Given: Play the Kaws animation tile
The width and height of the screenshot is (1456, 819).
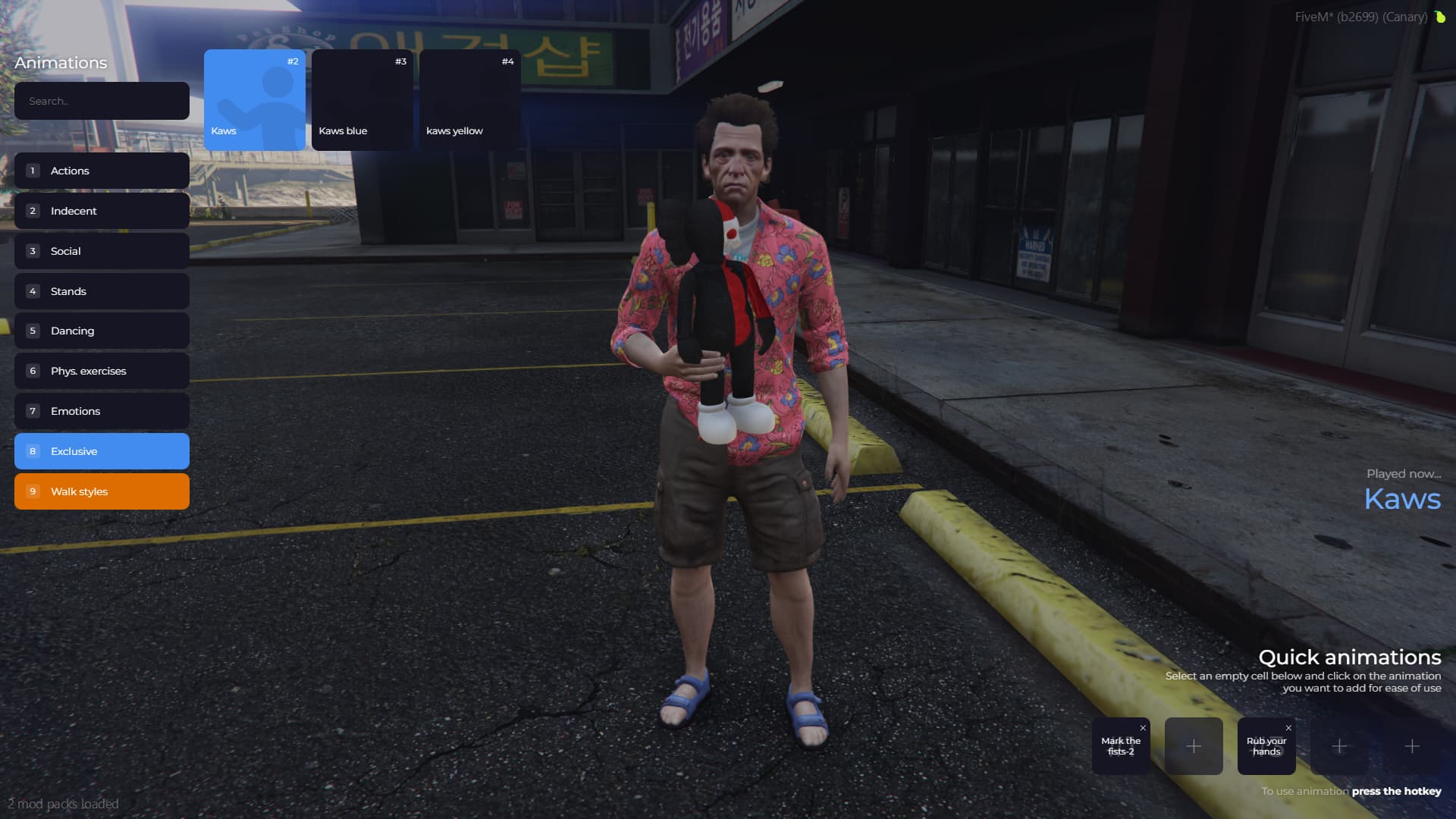Looking at the screenshot, I should pos(255,99).
